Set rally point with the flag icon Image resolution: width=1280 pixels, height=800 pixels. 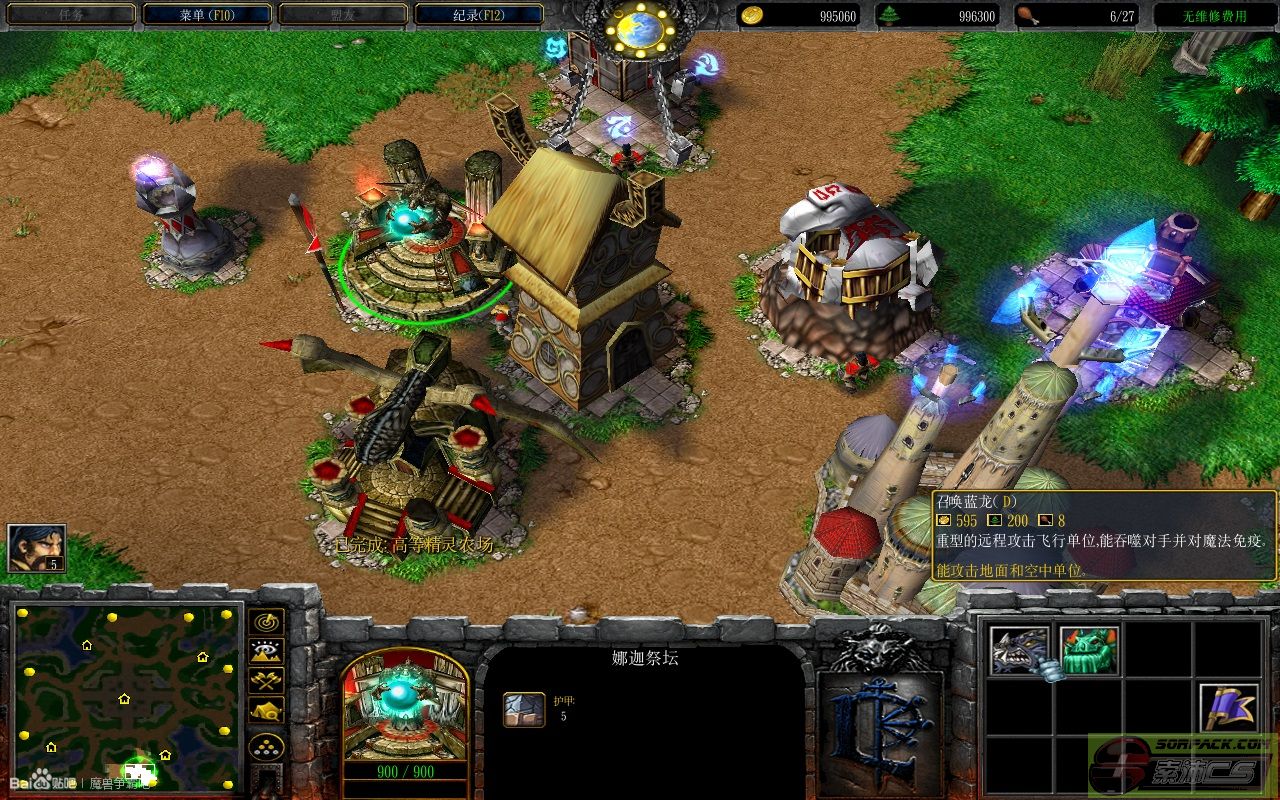click(x=1229, y=708)
